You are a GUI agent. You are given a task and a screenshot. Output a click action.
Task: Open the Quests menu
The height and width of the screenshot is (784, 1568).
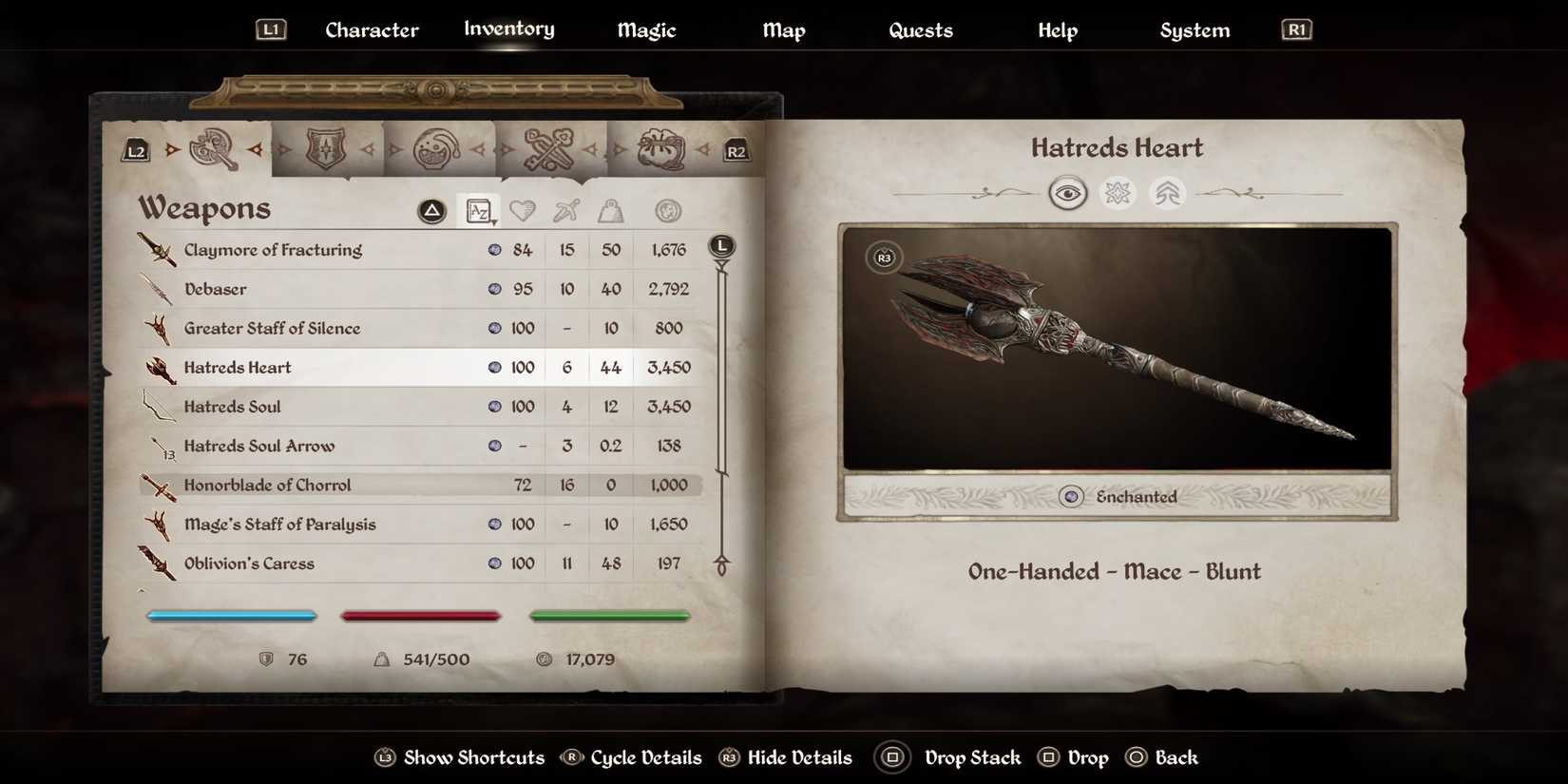(921, 29)
